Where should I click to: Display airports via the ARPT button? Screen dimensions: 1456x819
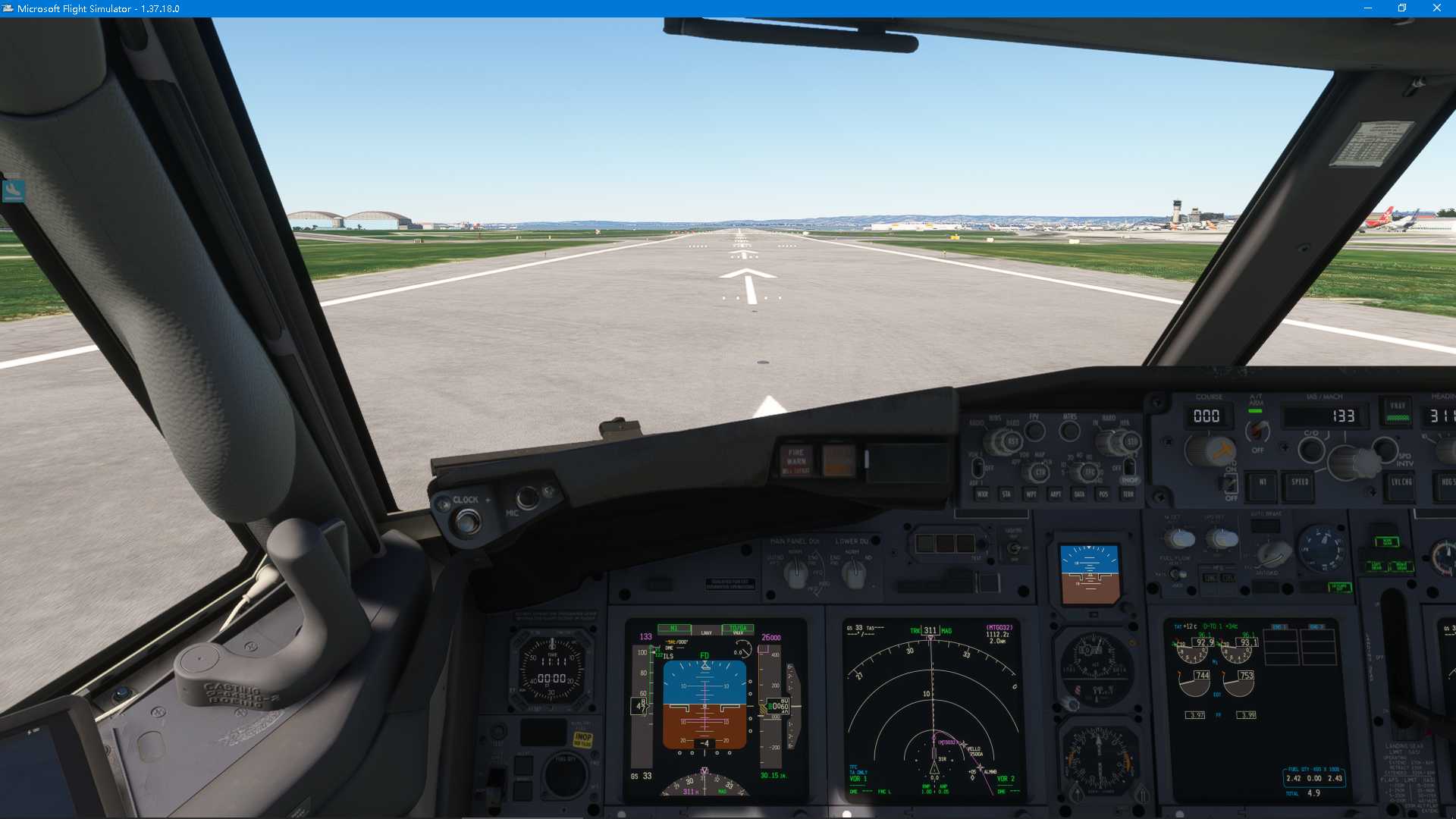[x=1056, y=494]
